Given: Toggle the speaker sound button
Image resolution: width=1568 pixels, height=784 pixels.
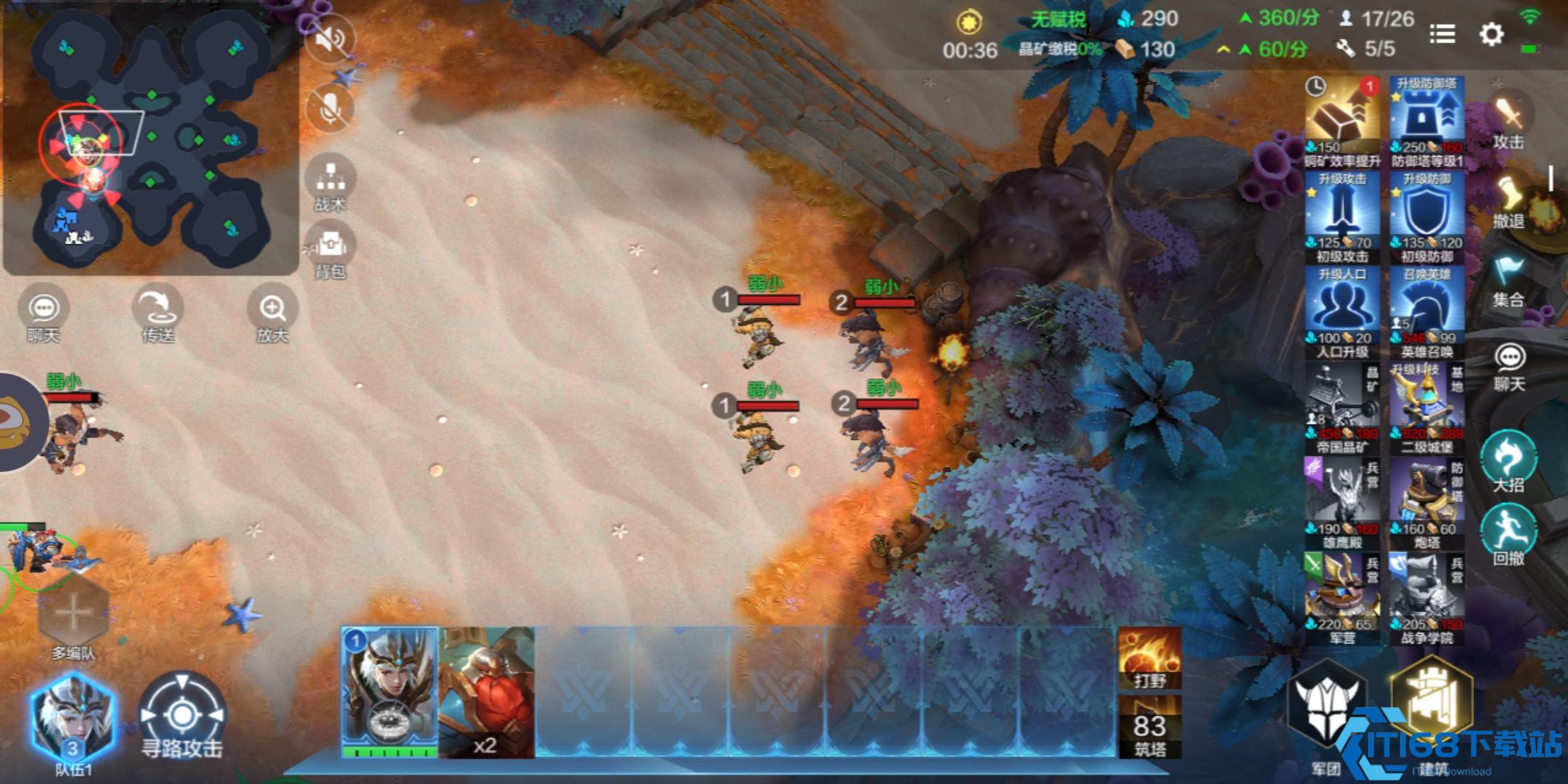Looking at the screenshot, I should pos(330,38).
